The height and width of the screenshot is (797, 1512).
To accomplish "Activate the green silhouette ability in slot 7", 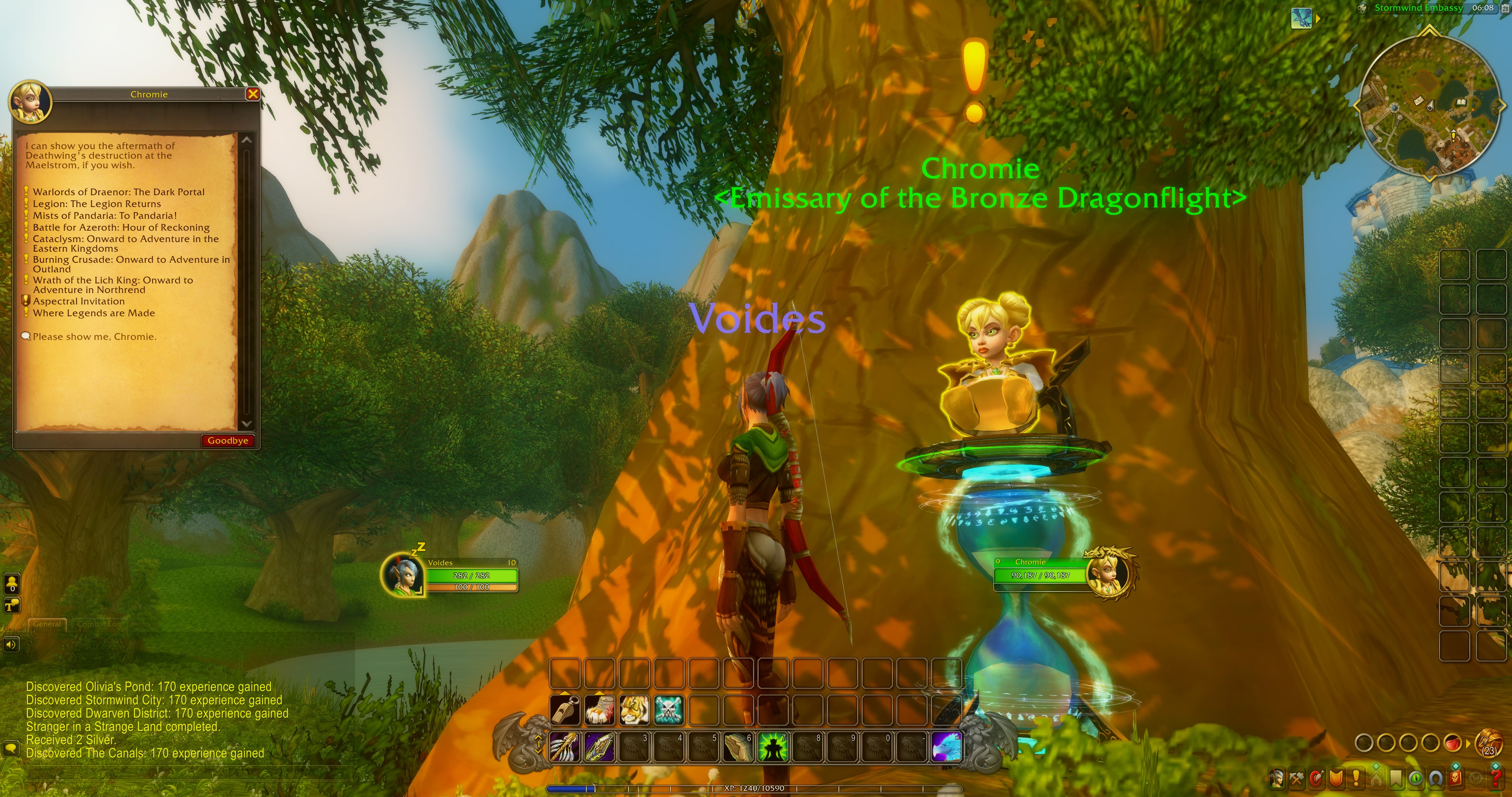I will (772, 747).
